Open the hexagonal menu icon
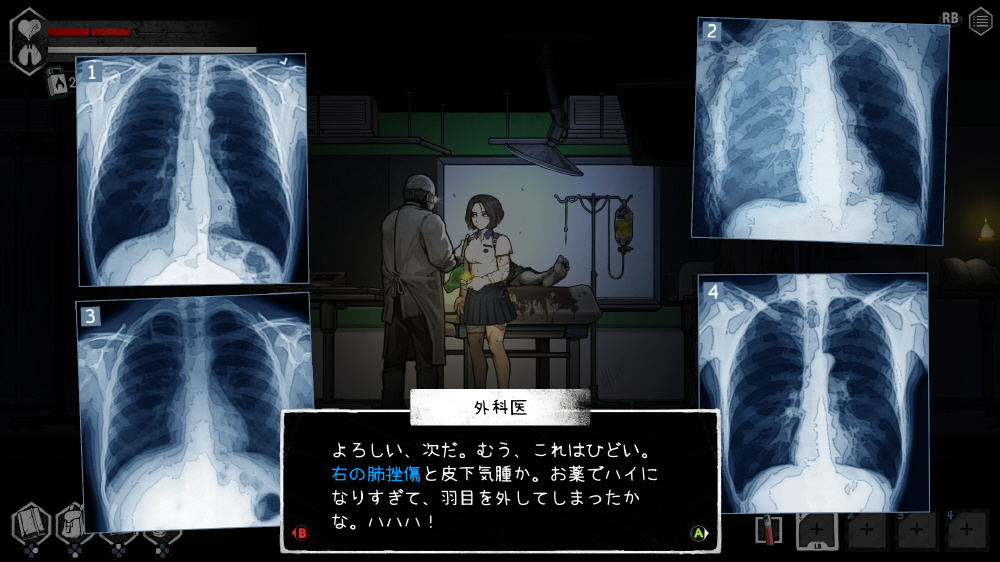Viewport: 1000px width, 562px height. point(980,21)
